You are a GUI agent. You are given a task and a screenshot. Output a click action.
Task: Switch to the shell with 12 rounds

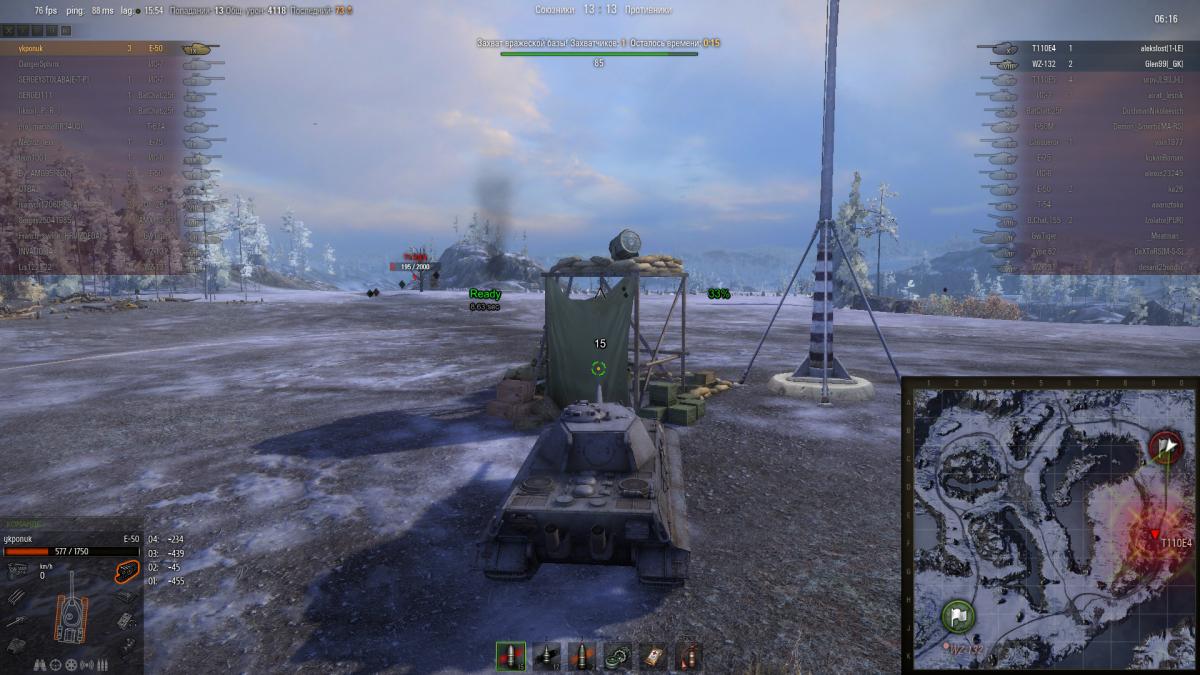click(x=546, y=656)
